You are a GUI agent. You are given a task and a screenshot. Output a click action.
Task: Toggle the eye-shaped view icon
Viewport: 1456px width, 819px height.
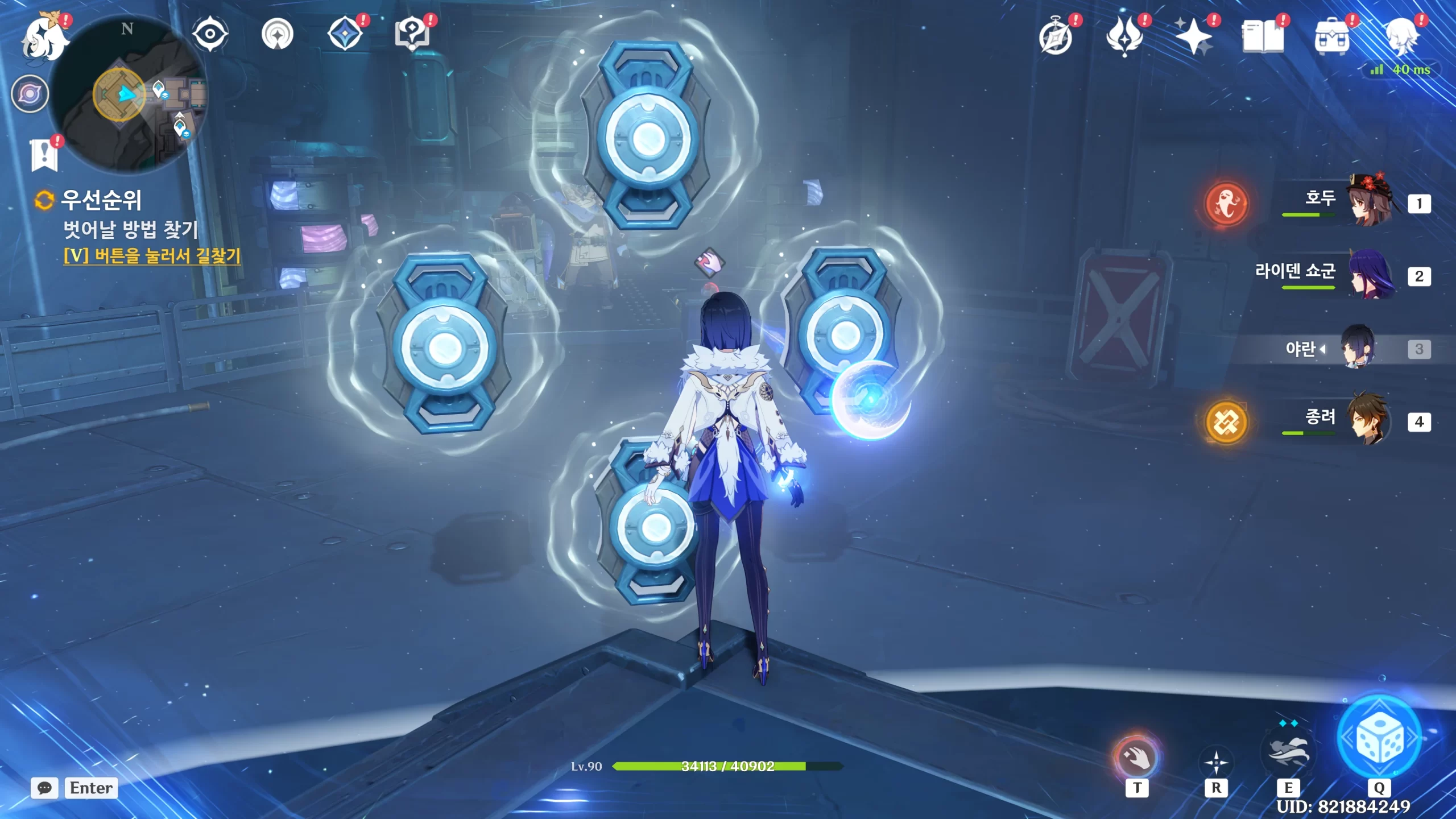(210, 34)
